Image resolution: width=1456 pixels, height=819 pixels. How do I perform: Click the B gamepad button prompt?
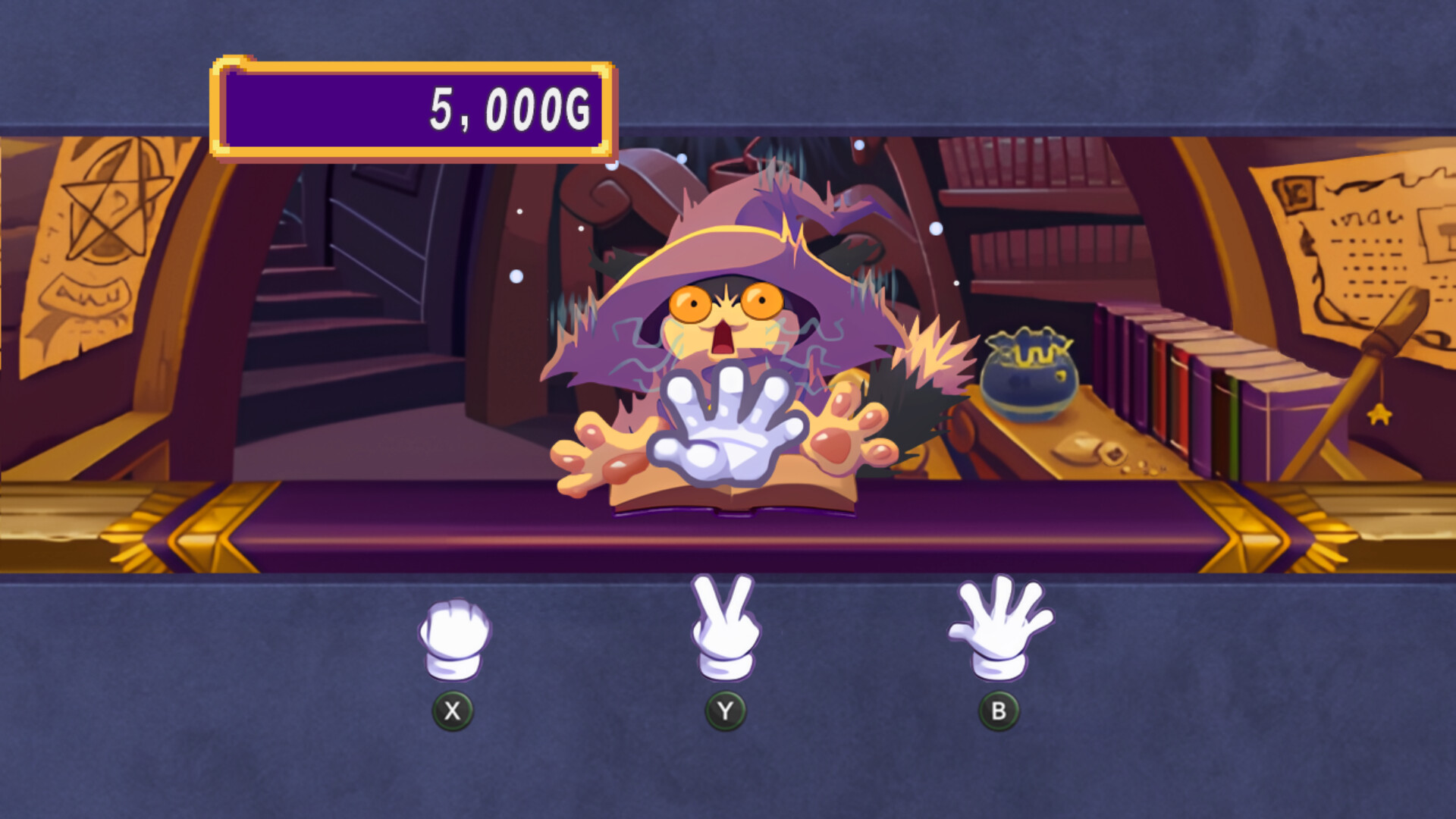coord(999,711)
